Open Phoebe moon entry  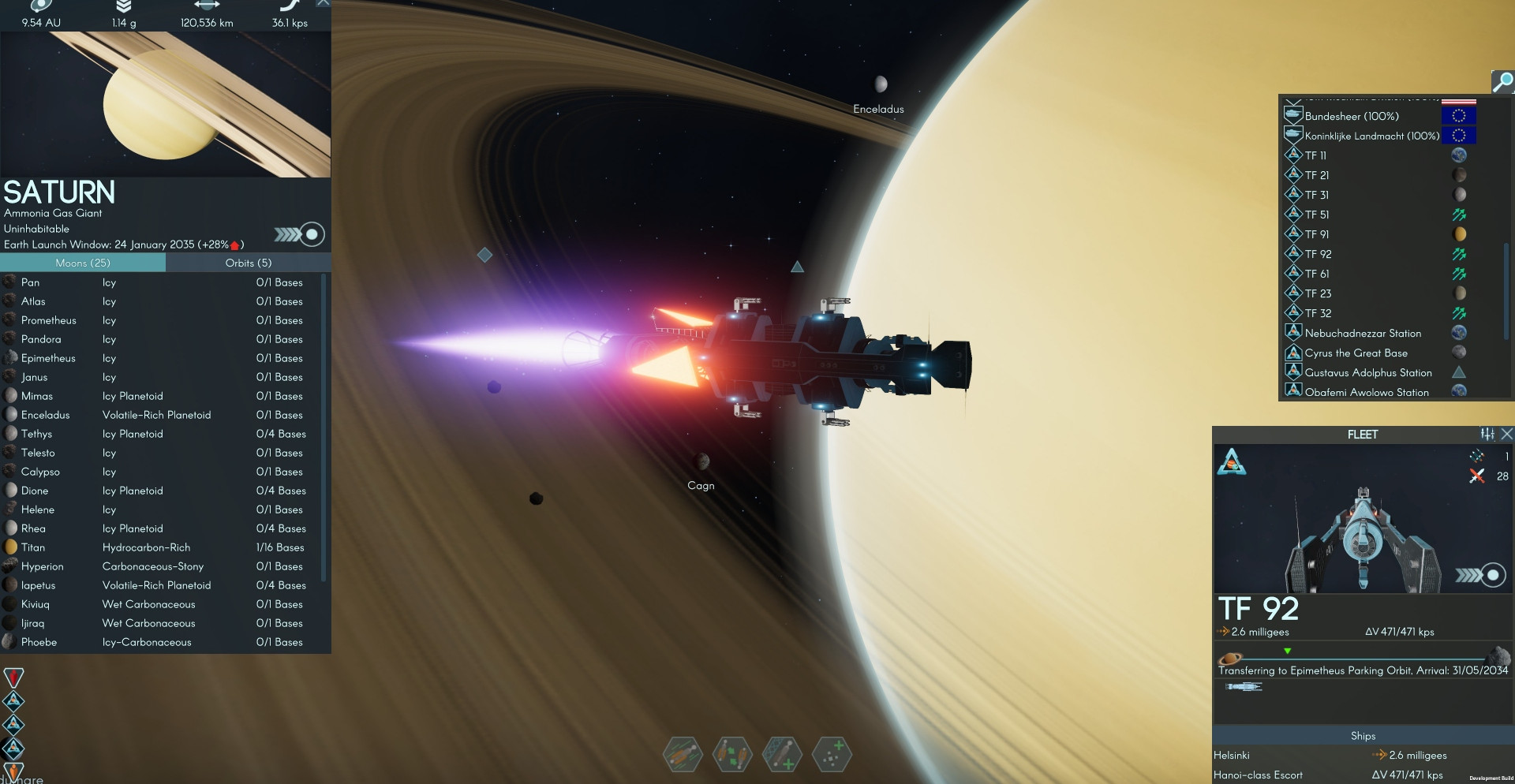point(39,642)
